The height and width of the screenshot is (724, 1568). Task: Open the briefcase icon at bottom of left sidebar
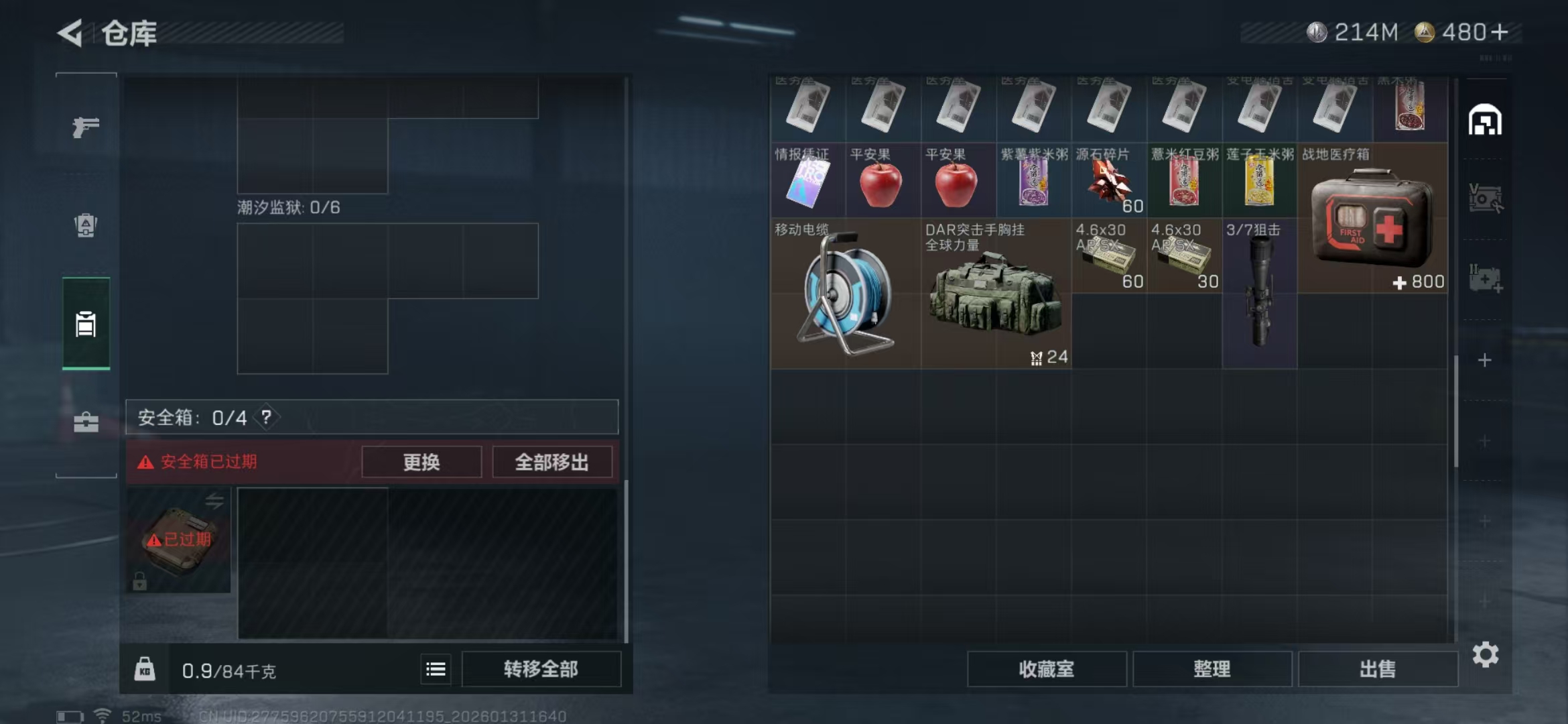click(x=86, y=422)
